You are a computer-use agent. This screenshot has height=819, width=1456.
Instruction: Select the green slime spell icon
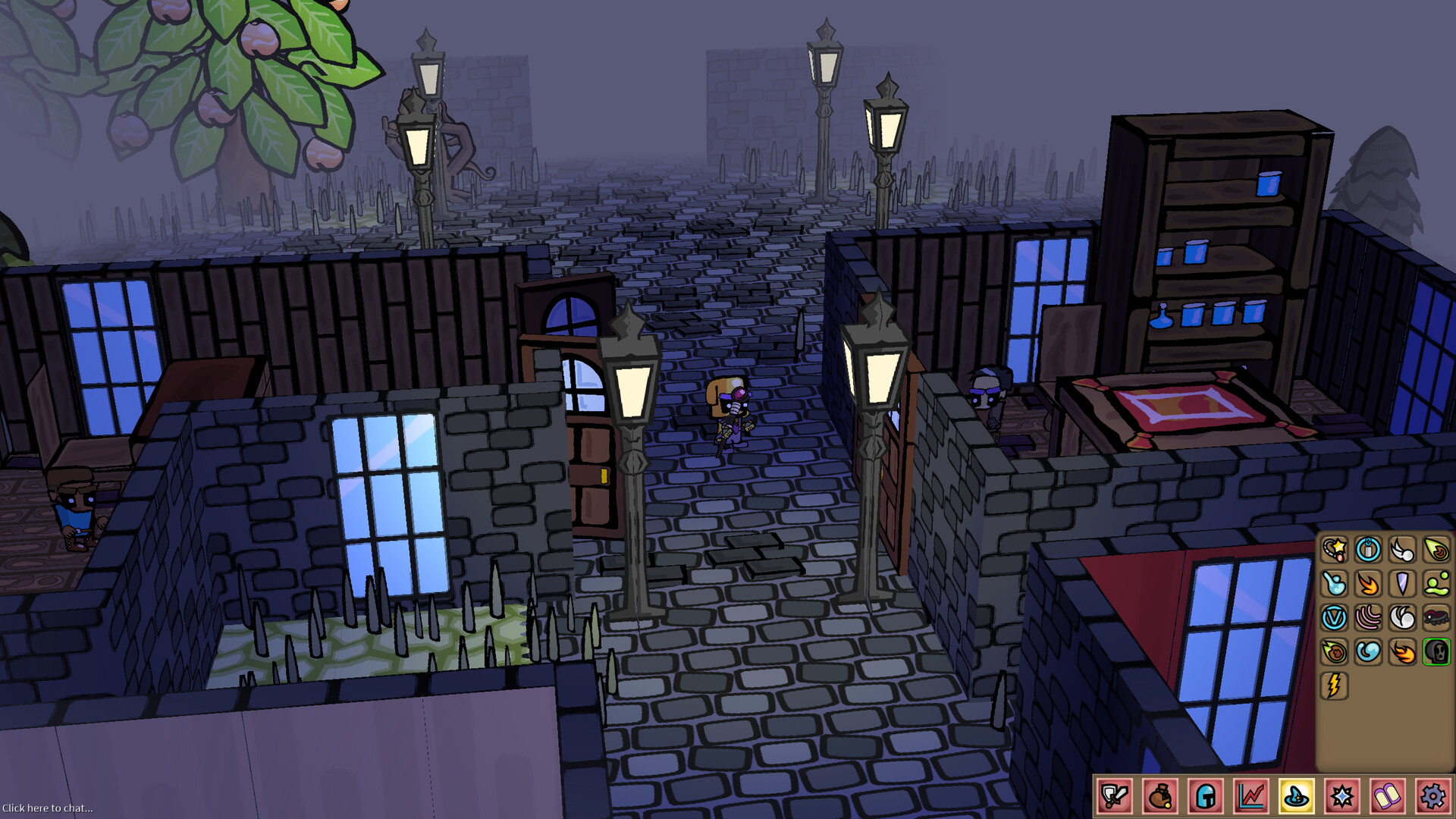point(1434,584)
